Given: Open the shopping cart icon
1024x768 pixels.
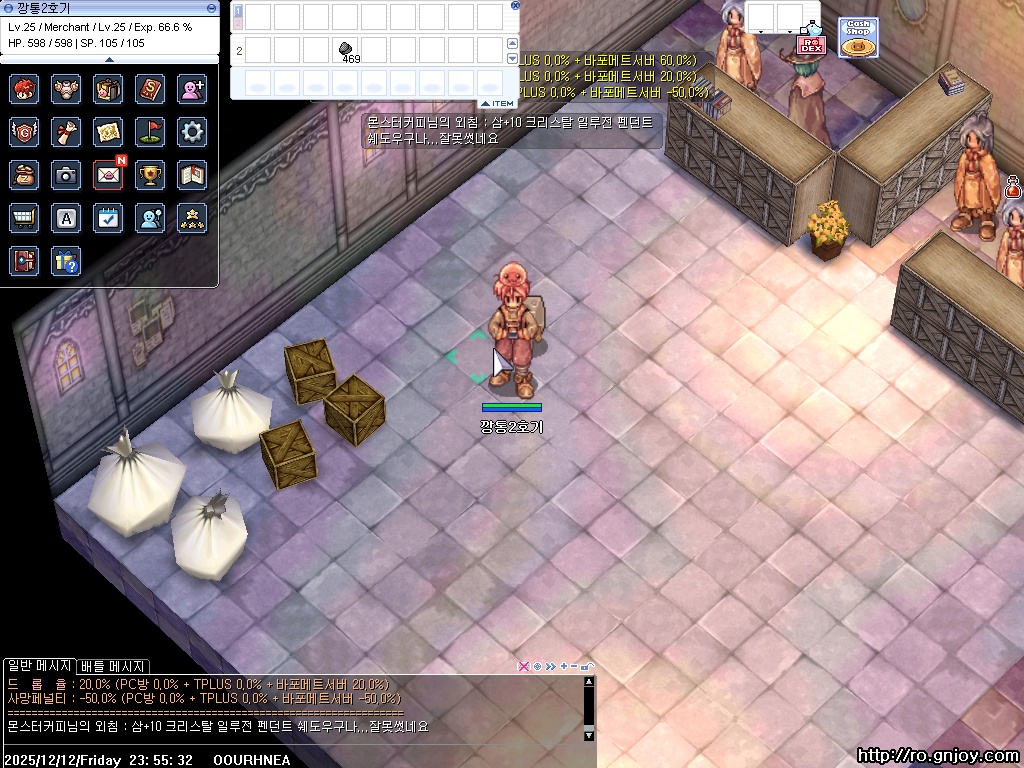Looking at the screenshot, I should pyautogui.click(x=24, y=217).
